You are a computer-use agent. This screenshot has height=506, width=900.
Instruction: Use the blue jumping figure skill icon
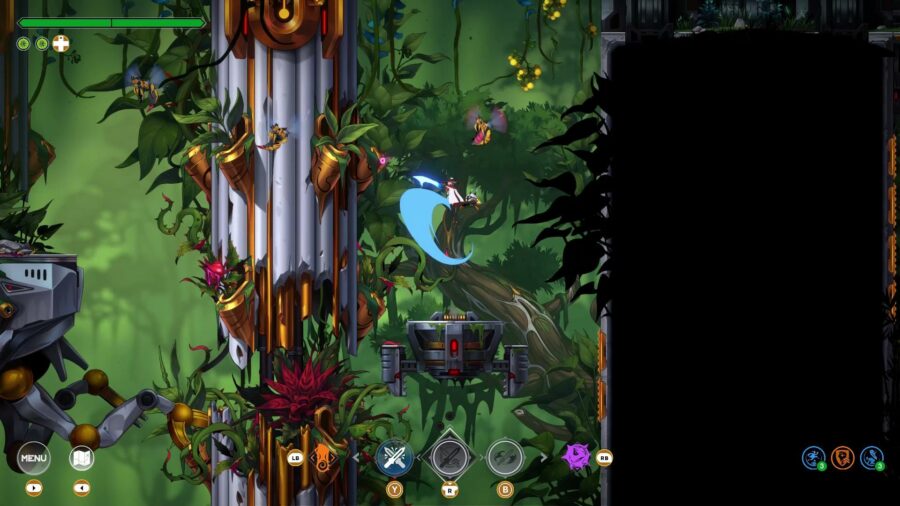872,458
